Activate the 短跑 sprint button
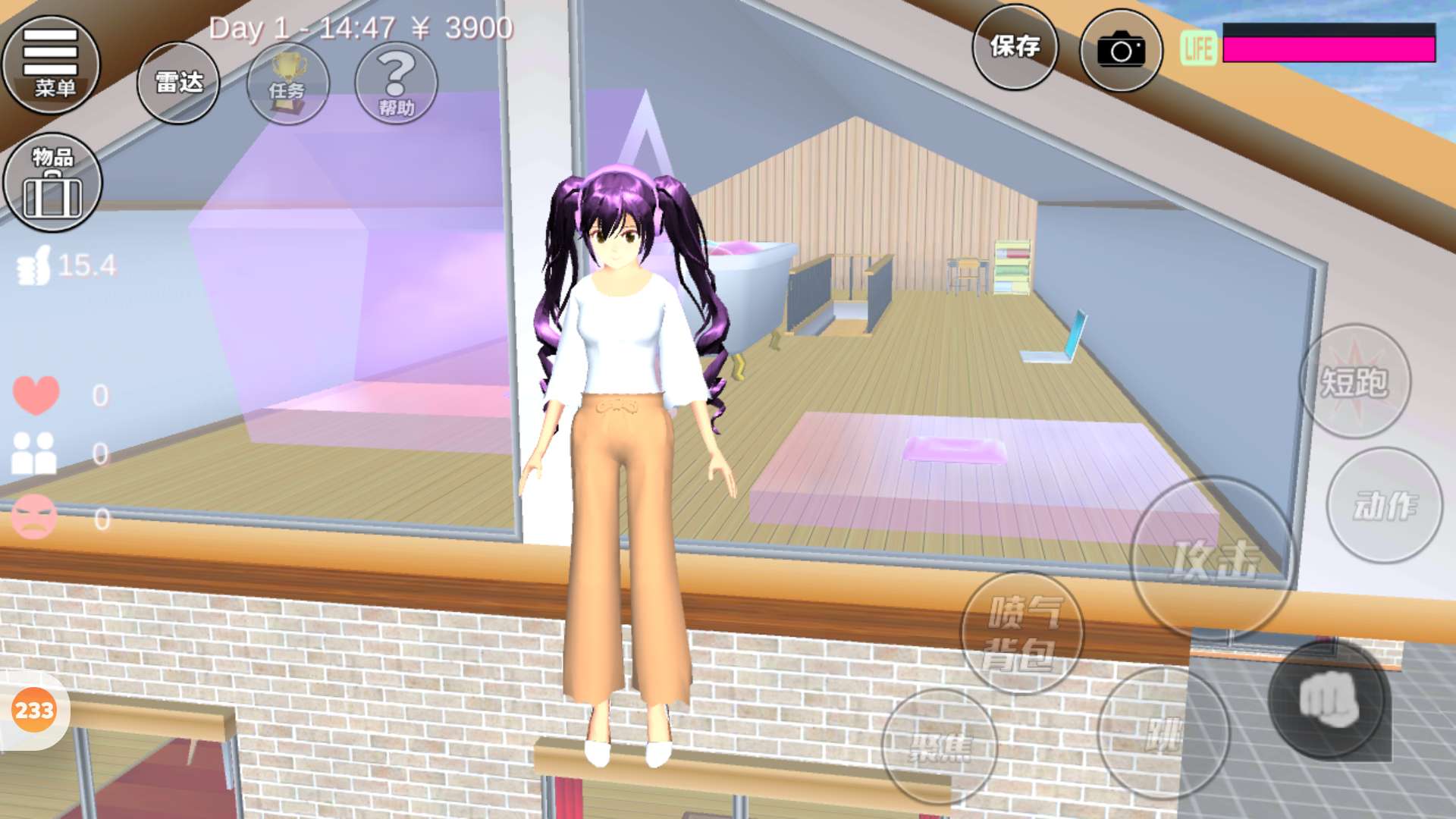The image size is (1456, 819). 1355,381
